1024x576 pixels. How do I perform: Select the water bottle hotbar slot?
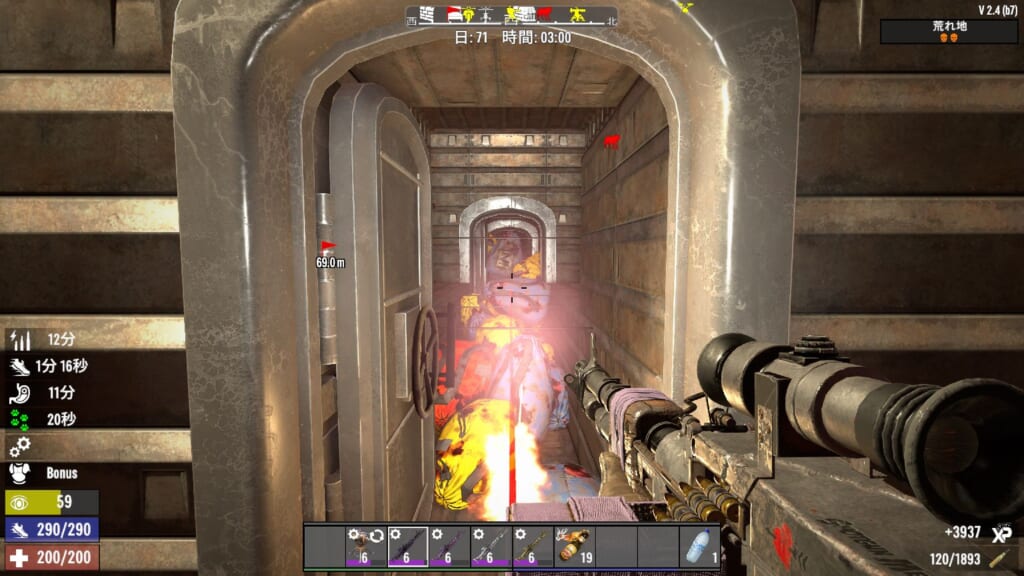pos(699,547)
